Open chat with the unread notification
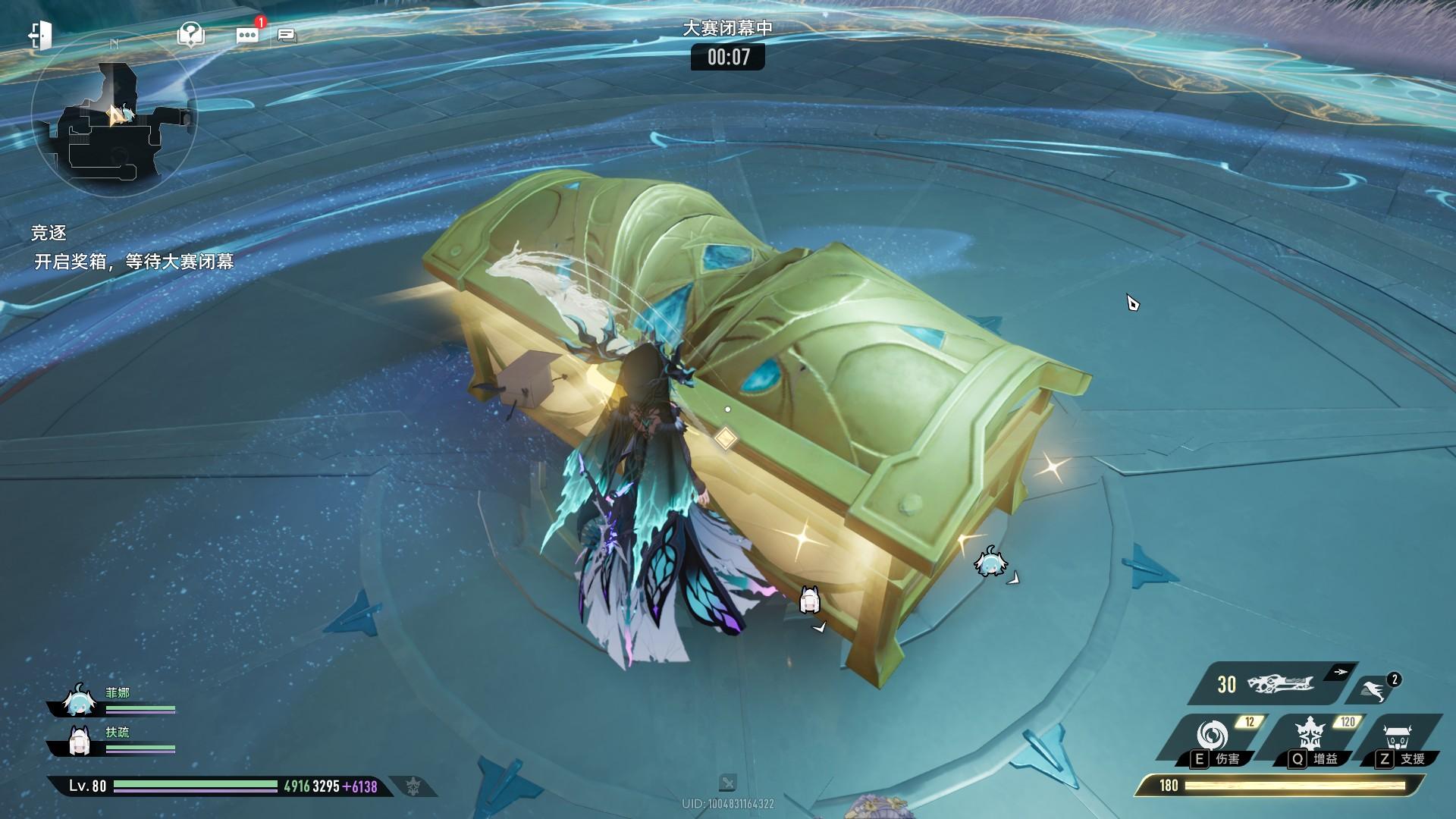The image size is (1456, 819). tap(247, 35)
